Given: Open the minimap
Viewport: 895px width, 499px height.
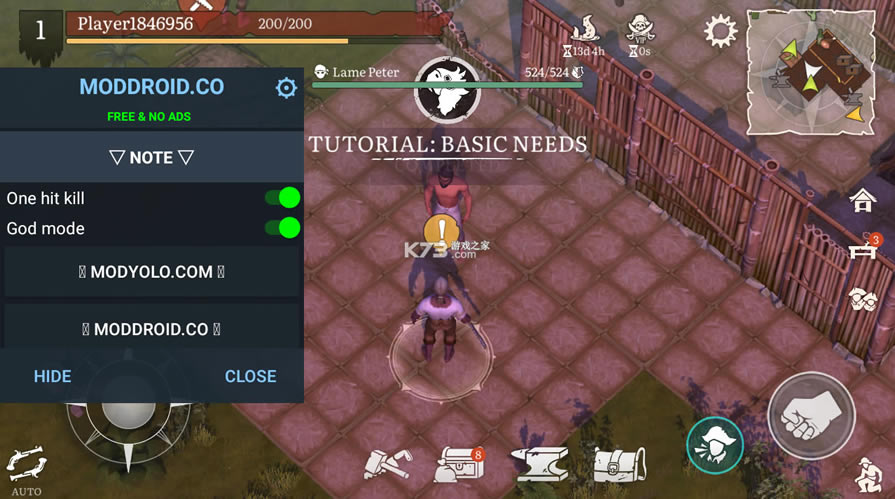Looking at the screenshot, I should [811, 71].
